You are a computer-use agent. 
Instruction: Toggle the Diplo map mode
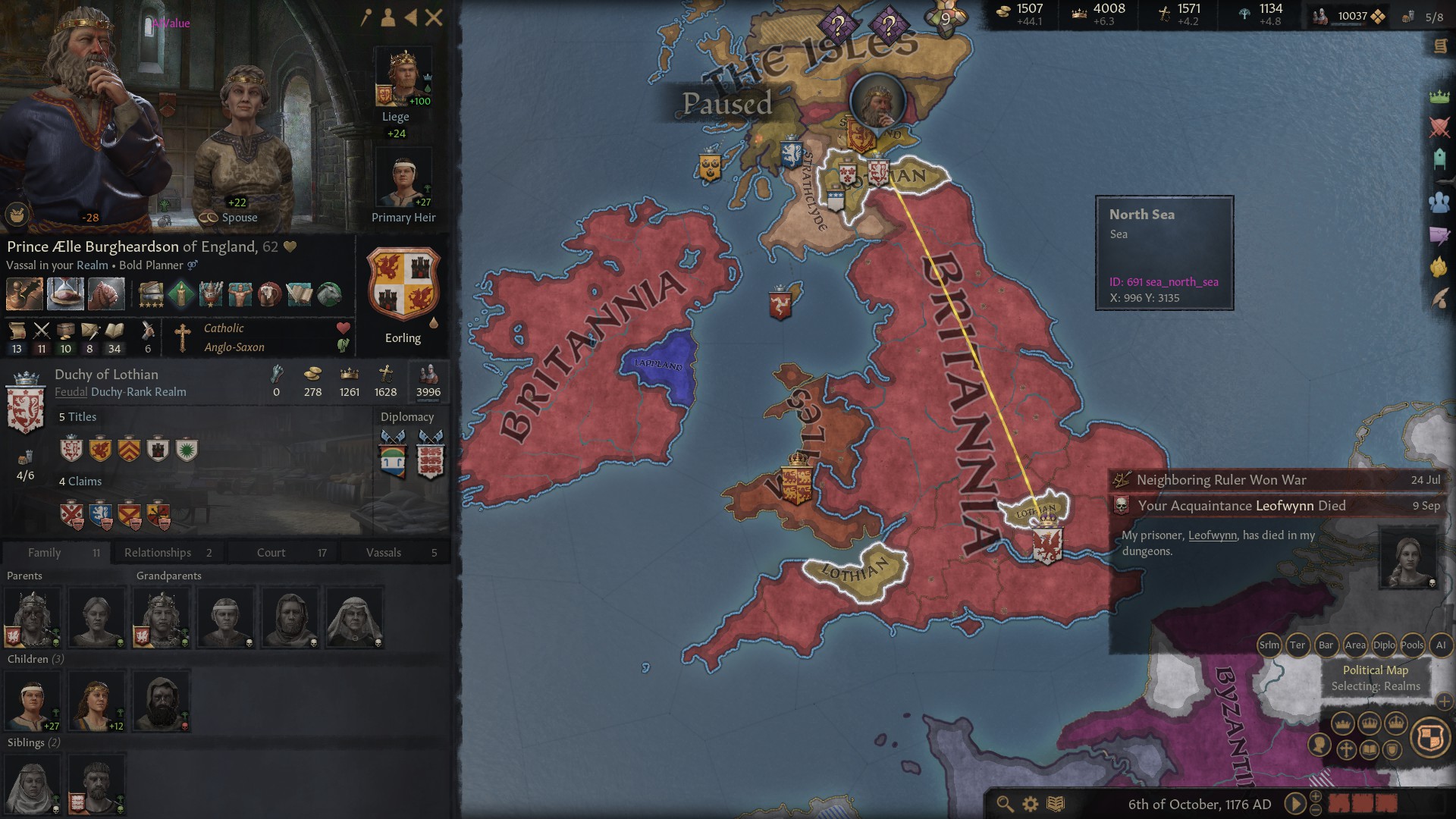coord(1384,646)
